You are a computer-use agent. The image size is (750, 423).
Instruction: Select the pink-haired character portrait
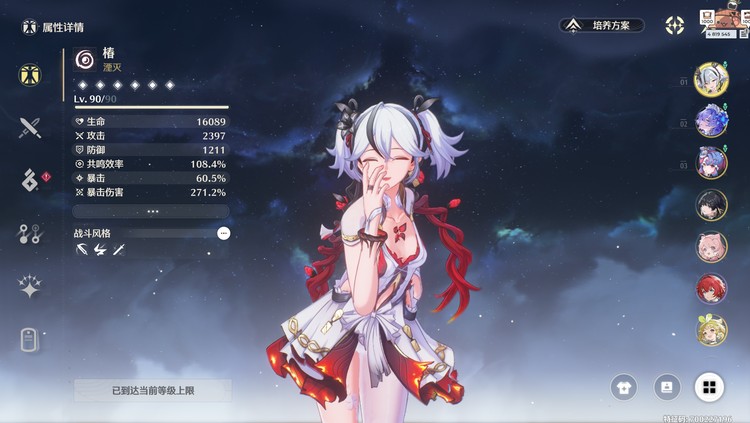[x=711, y=247]
